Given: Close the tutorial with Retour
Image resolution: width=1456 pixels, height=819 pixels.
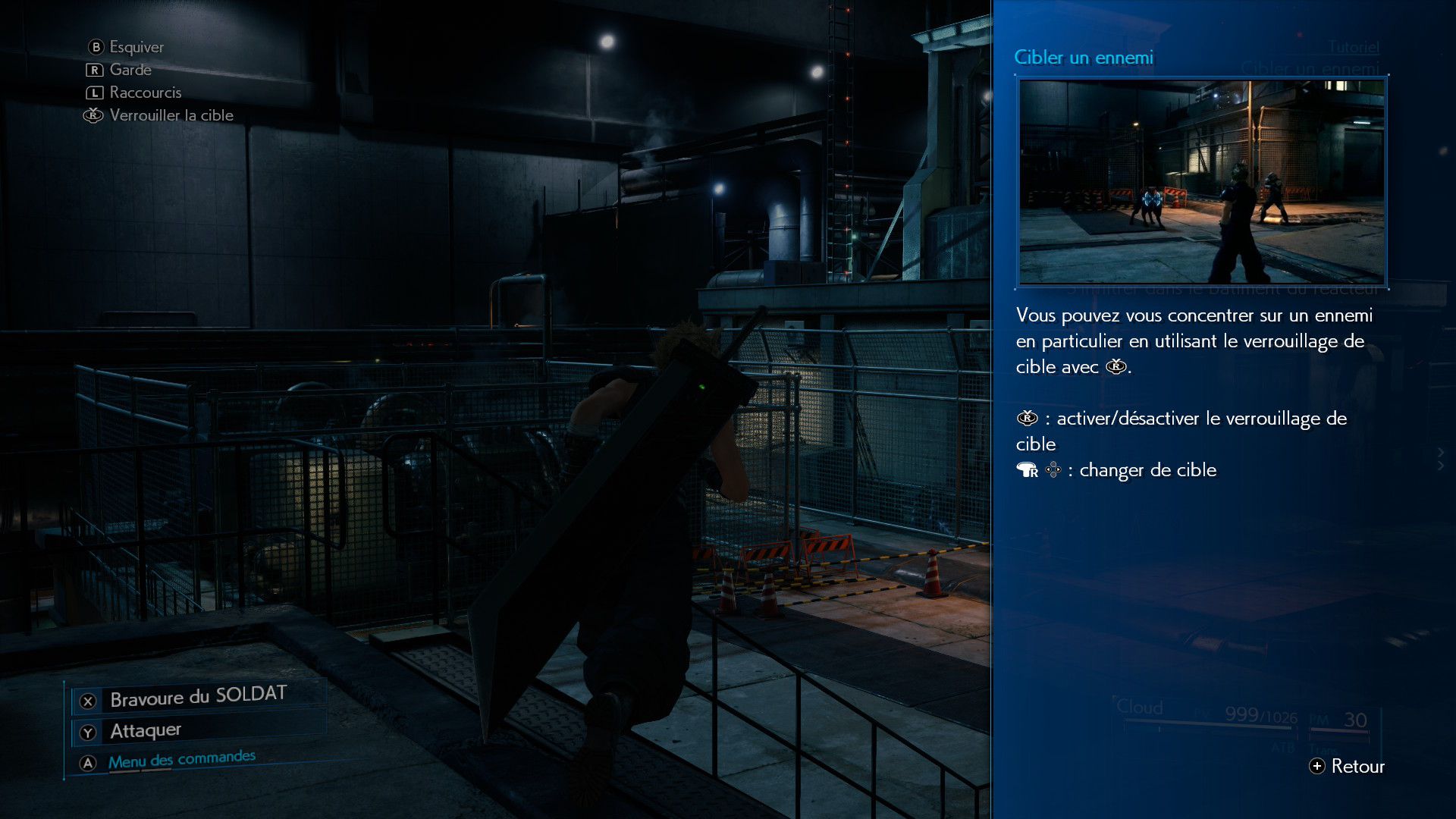Looking at the screenshot, I should (1347, 766).
